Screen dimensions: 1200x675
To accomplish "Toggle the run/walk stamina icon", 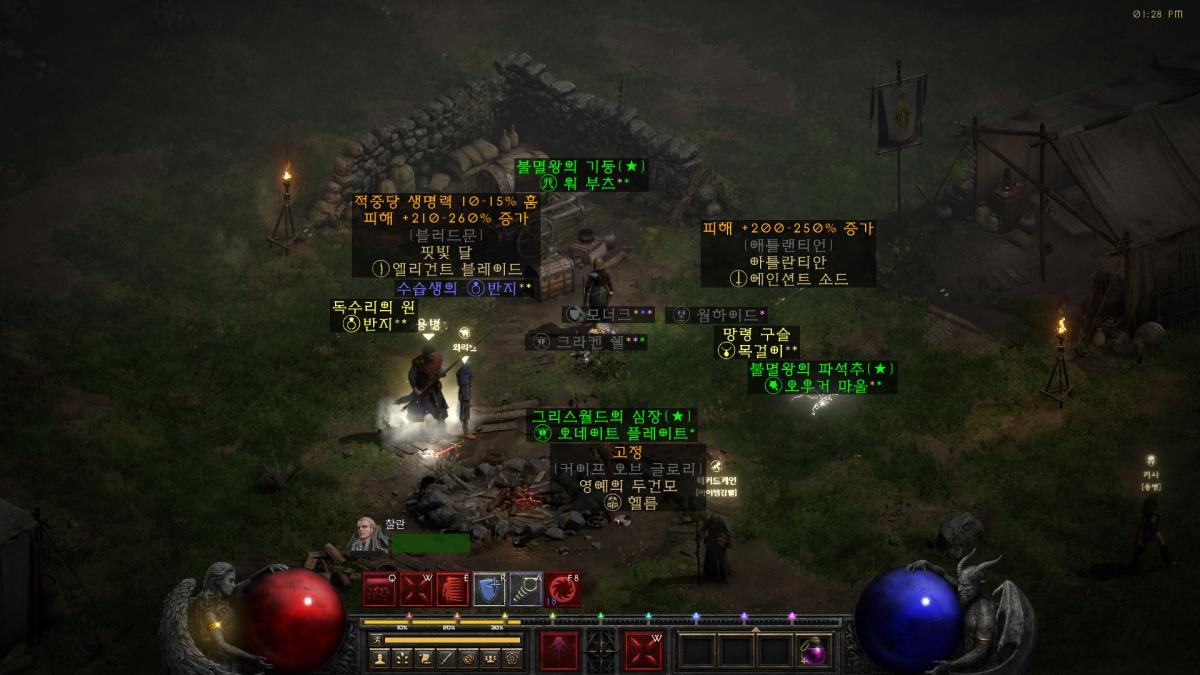I will tap(376, 639).
